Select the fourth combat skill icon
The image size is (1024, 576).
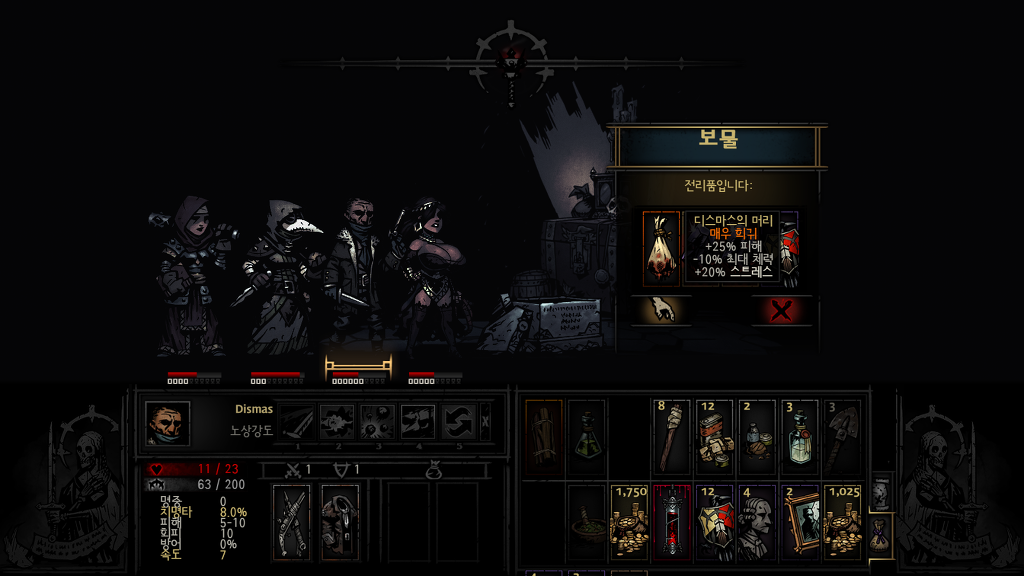click(417, 422)
